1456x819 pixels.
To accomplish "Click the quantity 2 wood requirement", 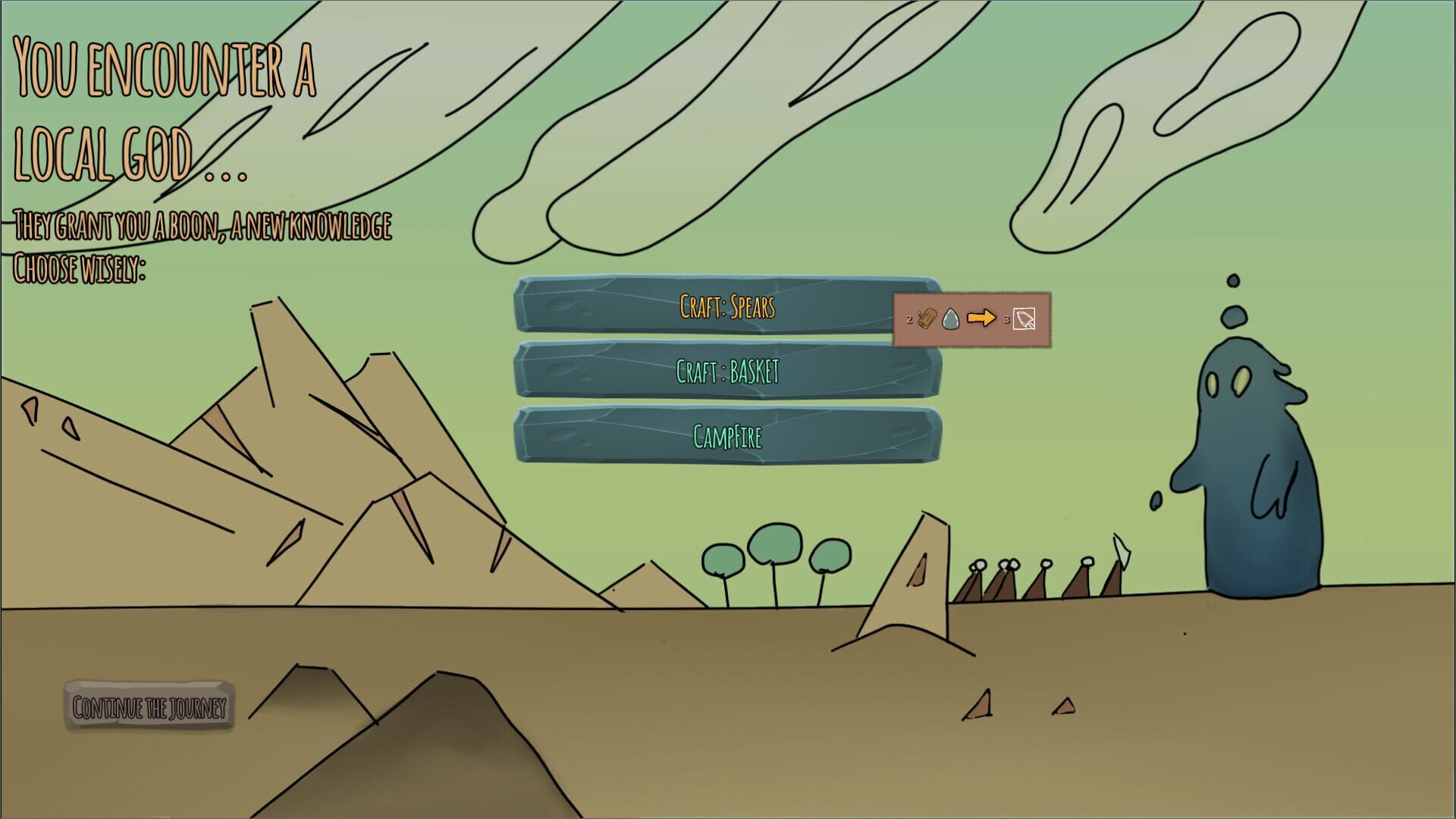I will 910,319.
